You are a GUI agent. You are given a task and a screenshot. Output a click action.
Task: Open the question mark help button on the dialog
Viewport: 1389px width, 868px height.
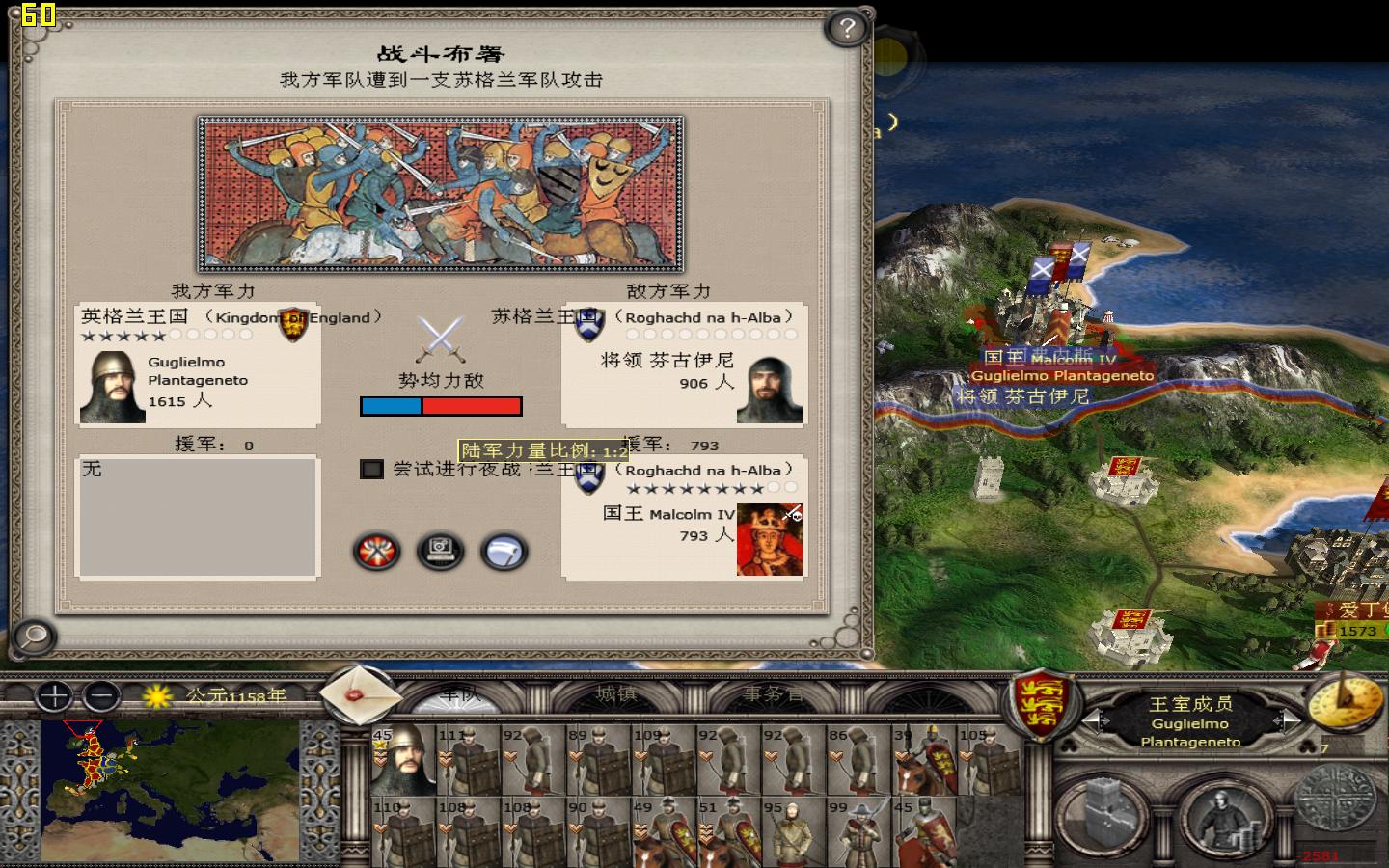tap(846, 29)
